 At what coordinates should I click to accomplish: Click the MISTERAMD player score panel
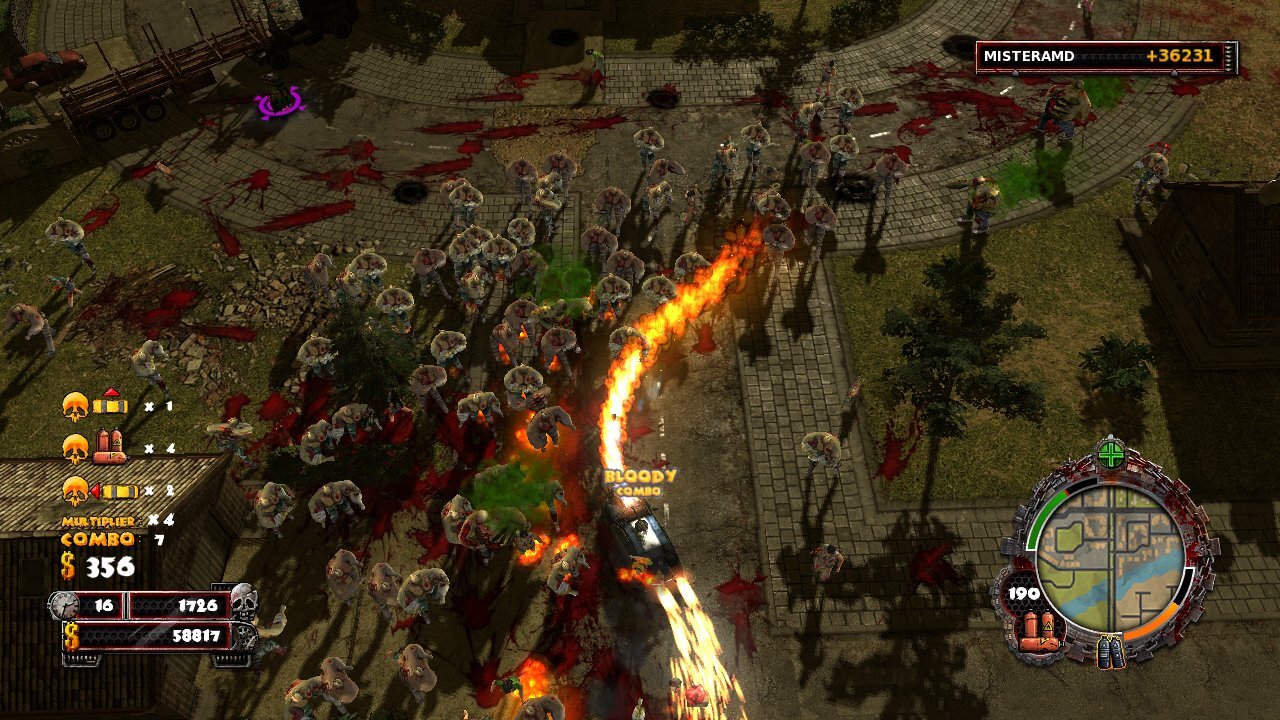coord(1106,57)
